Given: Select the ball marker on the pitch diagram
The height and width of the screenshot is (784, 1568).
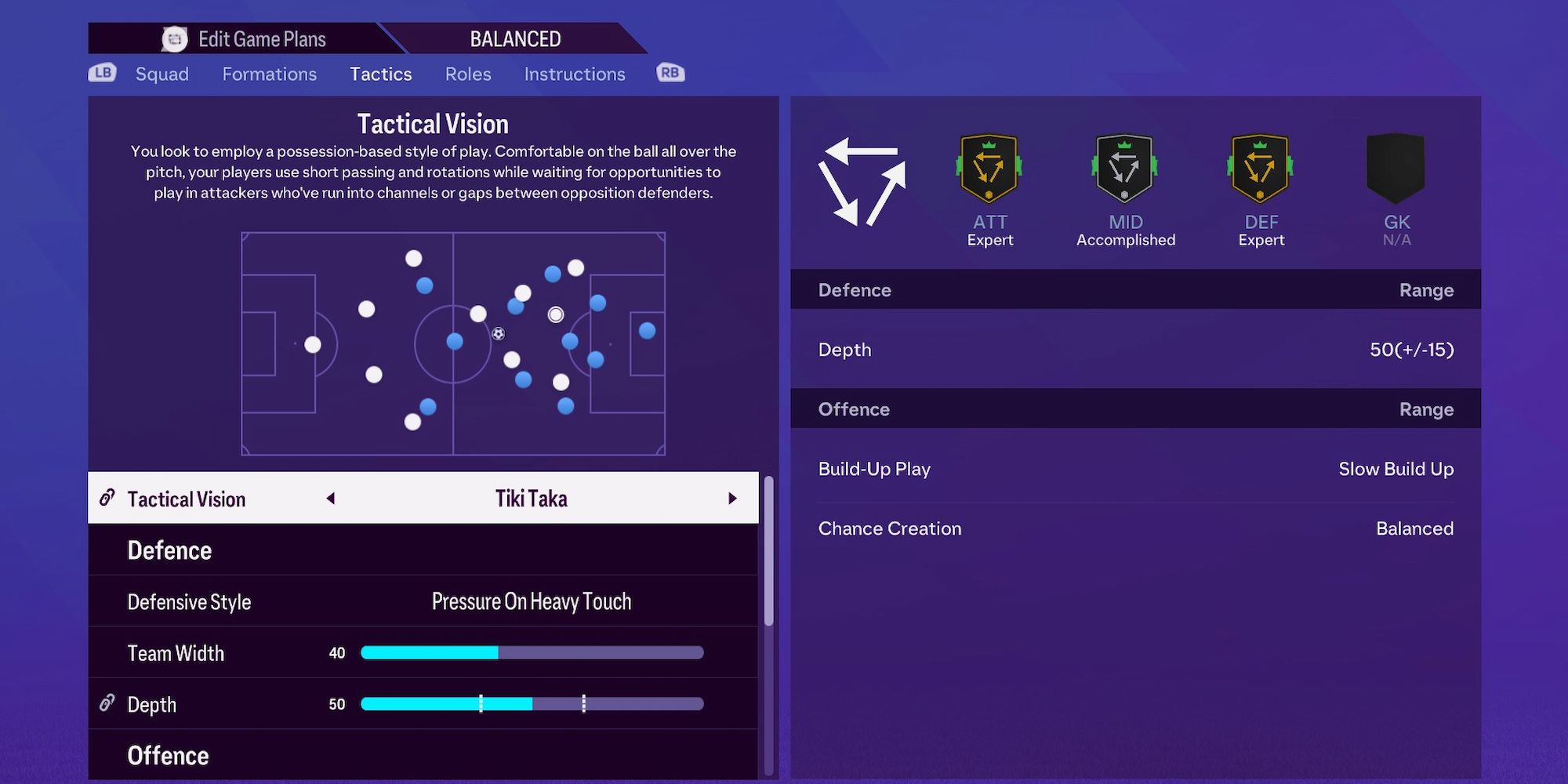Looking at the screenshot, I should click(x=499, y=332).
